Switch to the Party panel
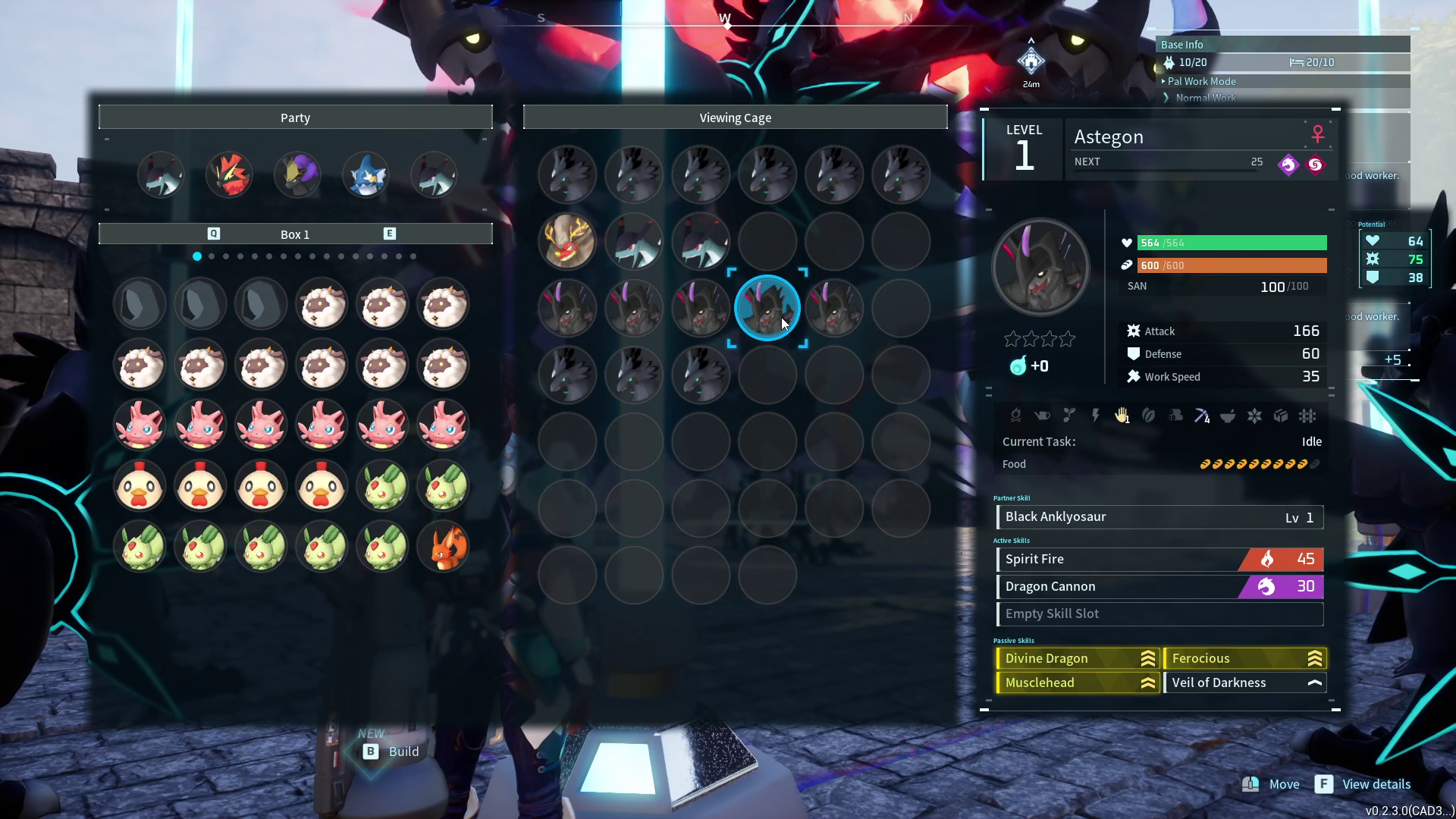The image size is (1456, 819). 295,117
